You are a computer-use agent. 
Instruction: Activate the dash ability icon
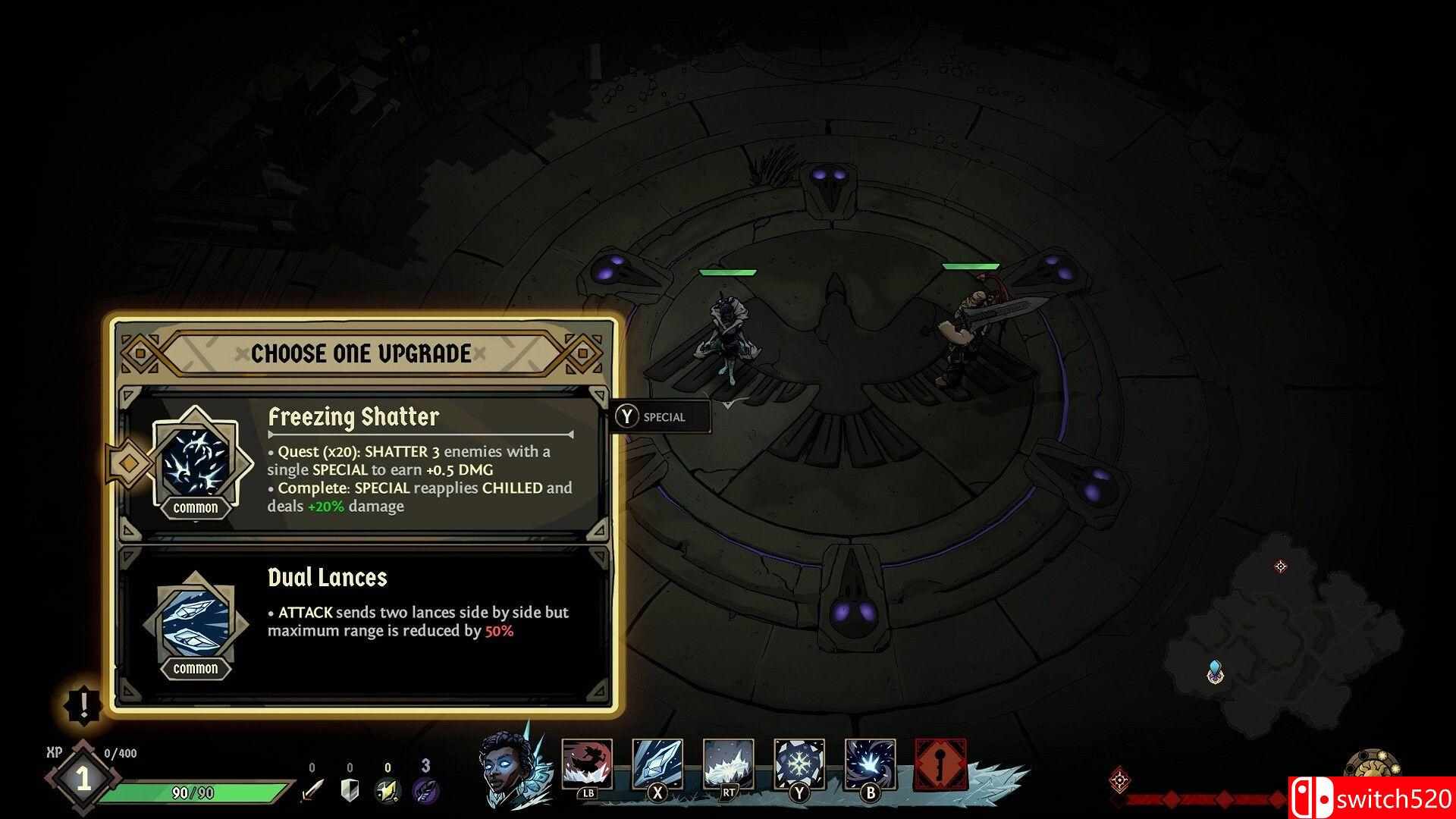click(x=587, y=764)
